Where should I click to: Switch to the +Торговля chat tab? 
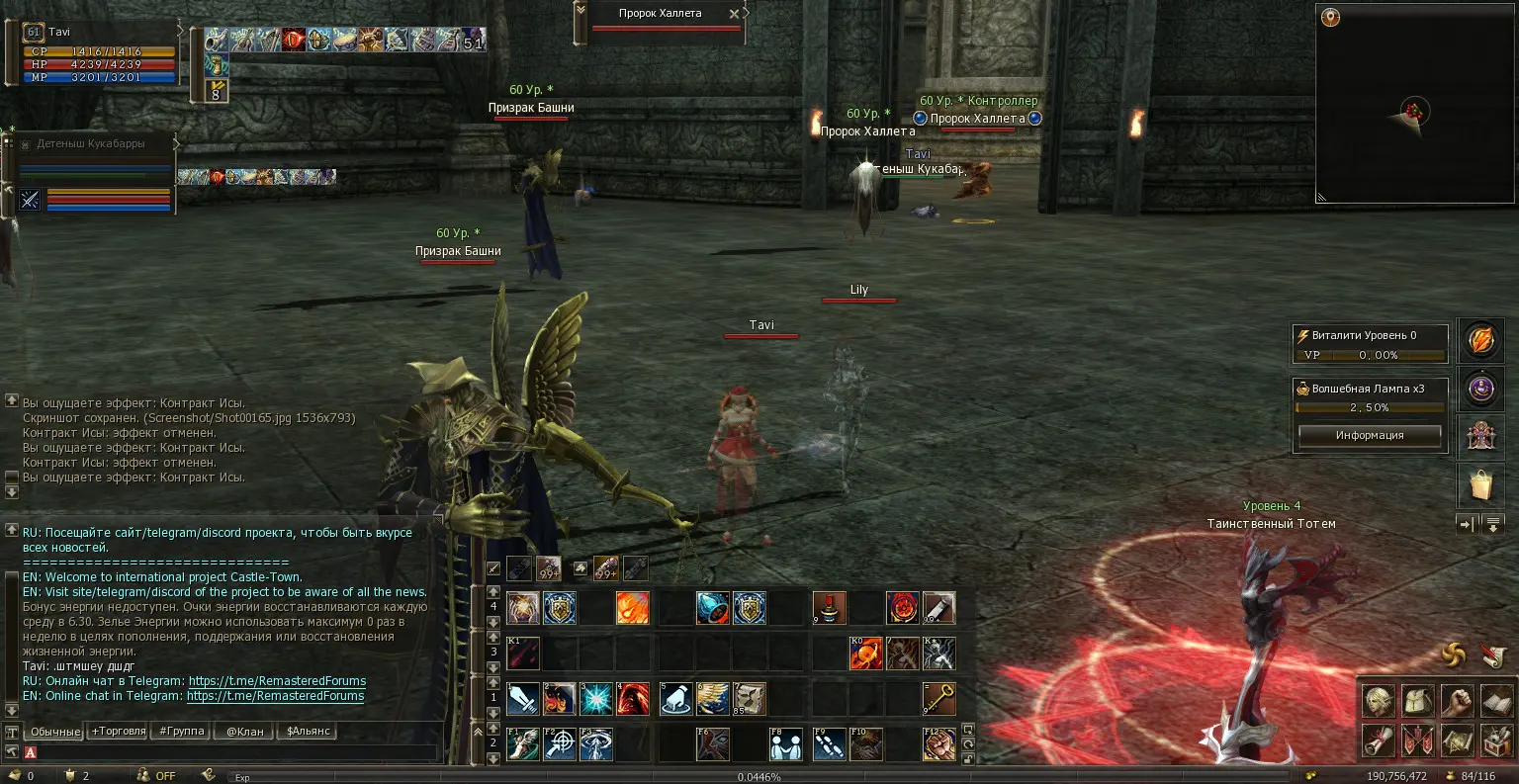pos(117,732)
